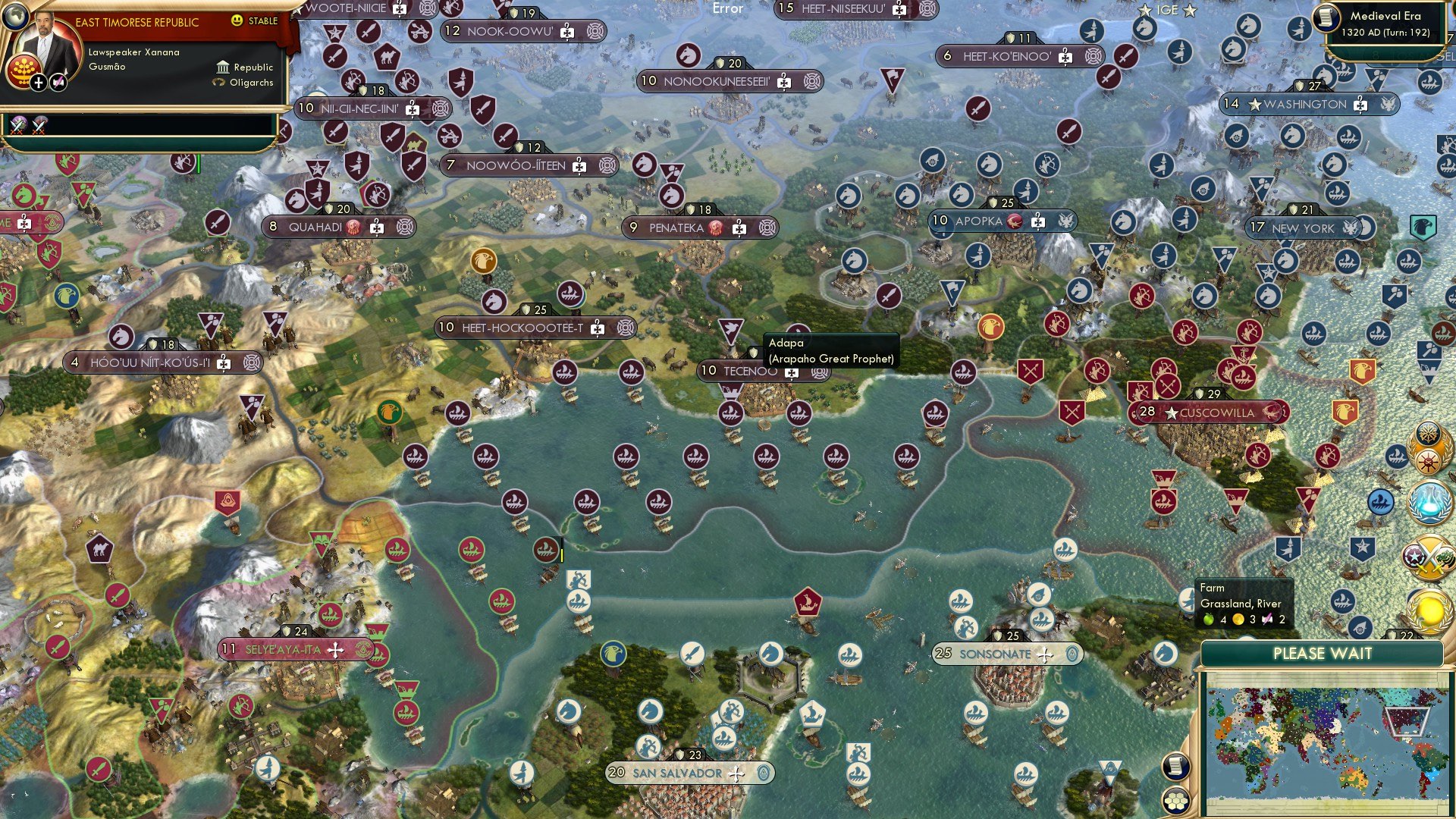Click the STABLE happiness status label
This screenshot has width=1456, height=819.
tap(262, 21)
